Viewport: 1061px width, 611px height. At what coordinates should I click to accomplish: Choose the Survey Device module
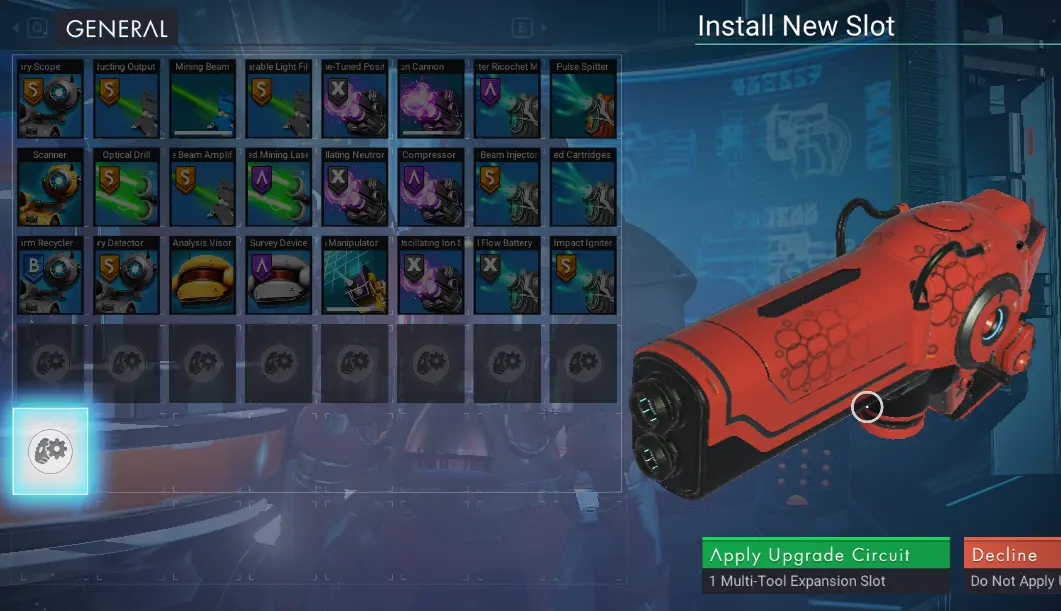[278, 276]
